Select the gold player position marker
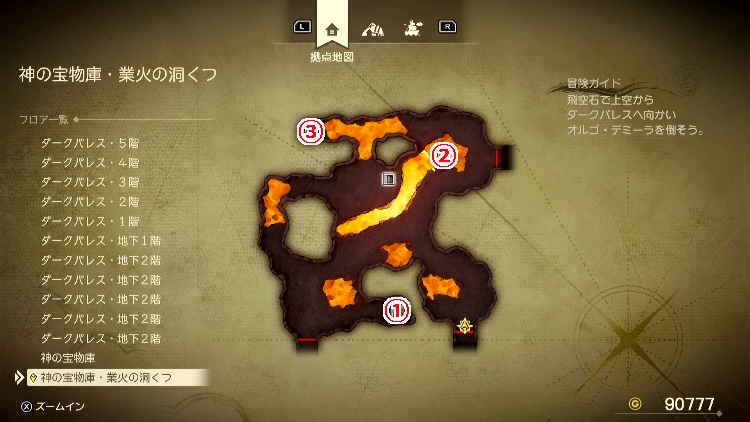The image size is (750, 422). pyautogui.click(x=464, y=325)
